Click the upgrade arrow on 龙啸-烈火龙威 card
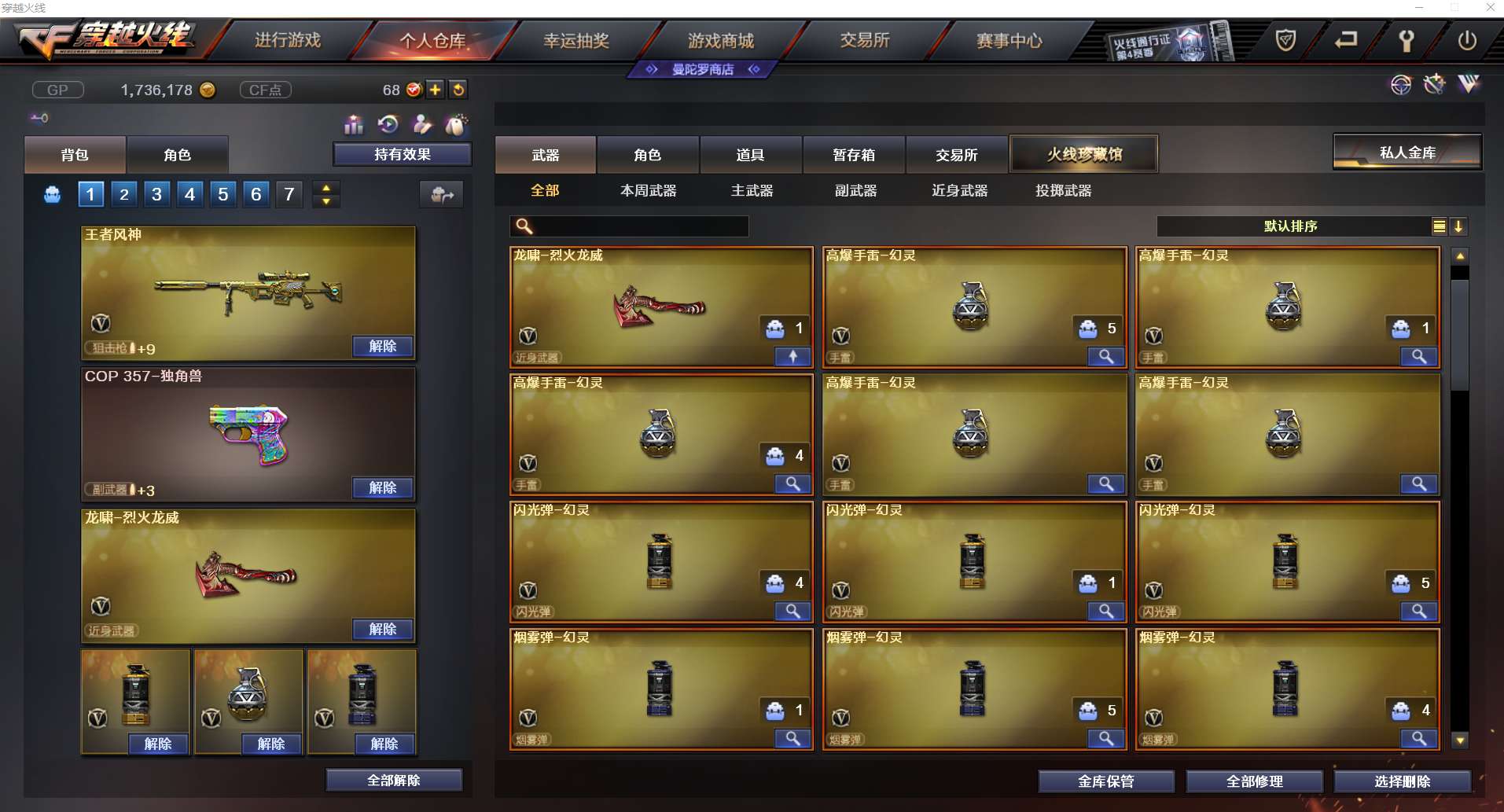 [x=792, y=357]
